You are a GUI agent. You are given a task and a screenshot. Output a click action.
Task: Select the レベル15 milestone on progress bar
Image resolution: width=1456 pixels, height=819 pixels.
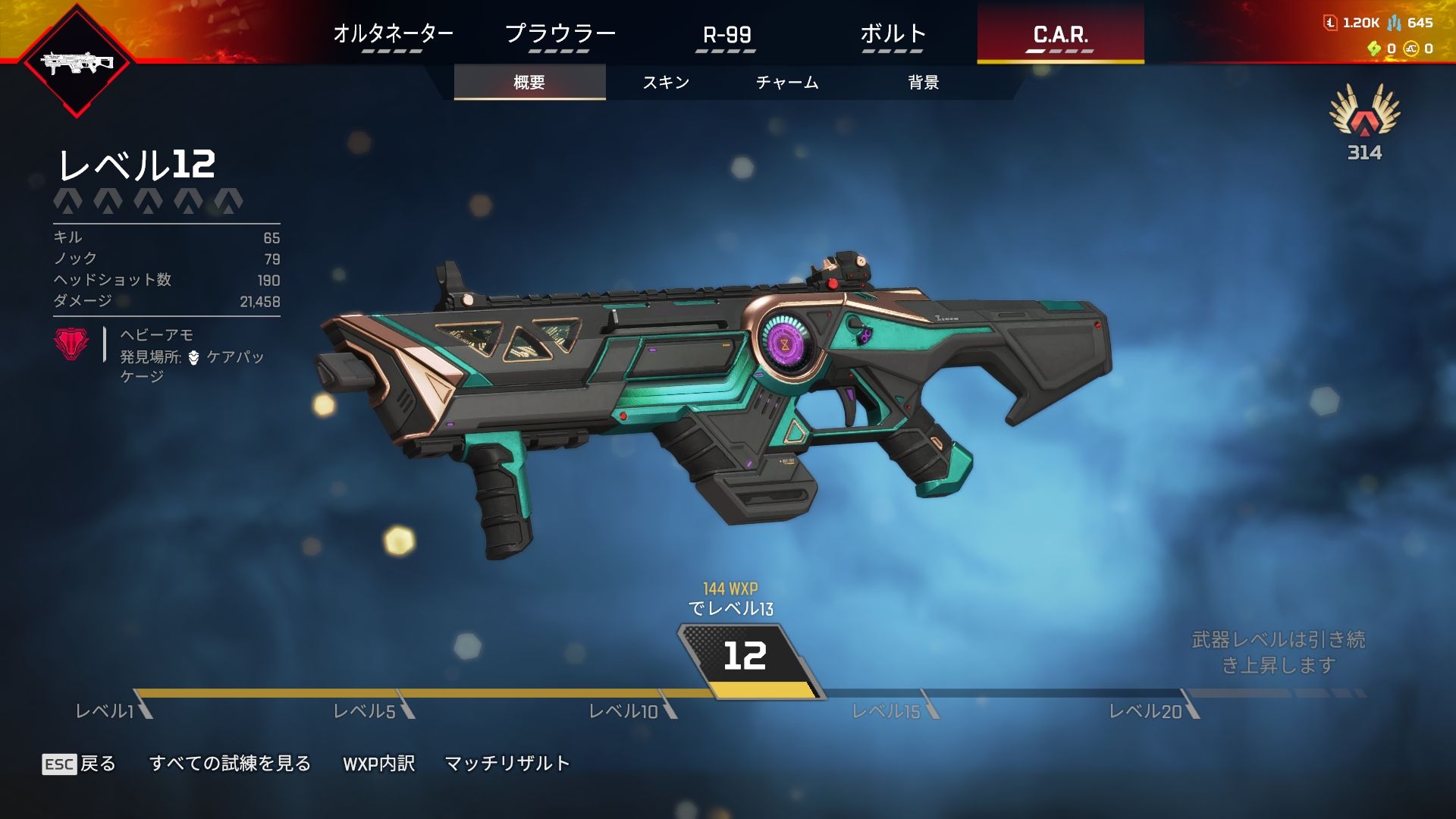tap(886, 711)
